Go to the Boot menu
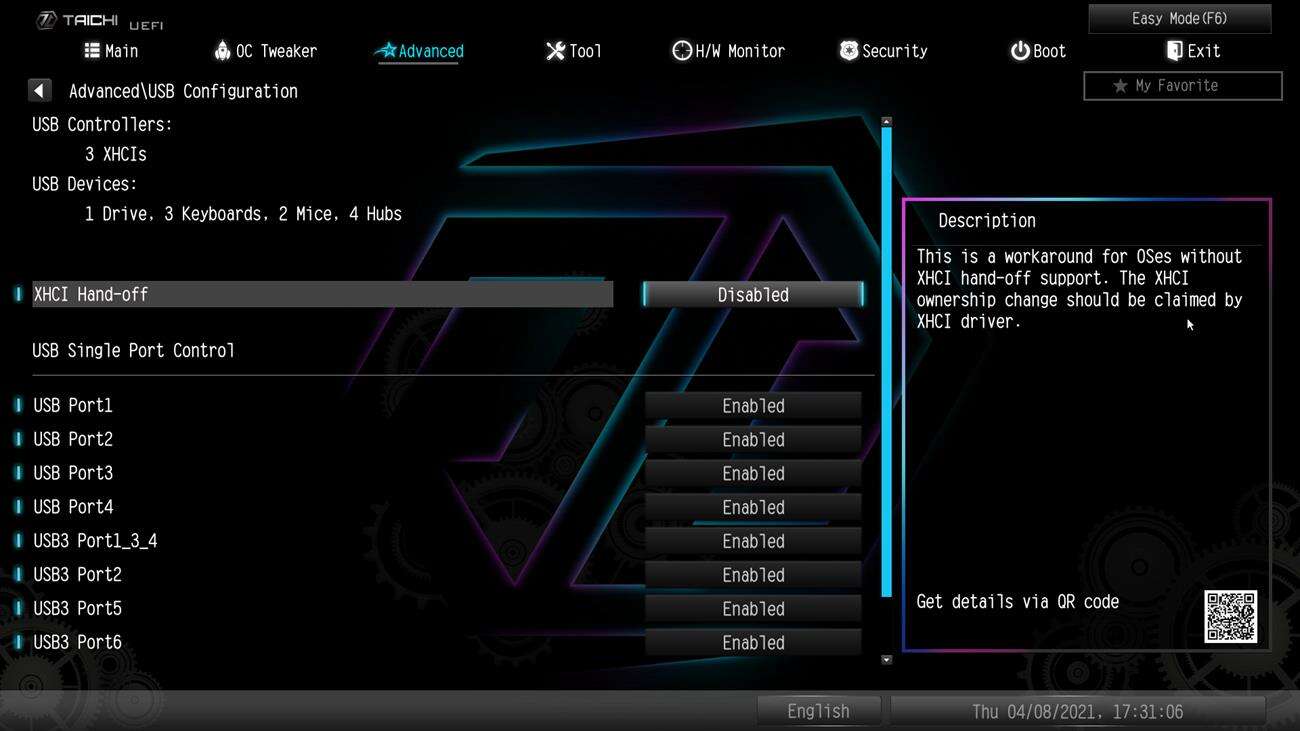Screen dimensions: 1300x731 1038,50
